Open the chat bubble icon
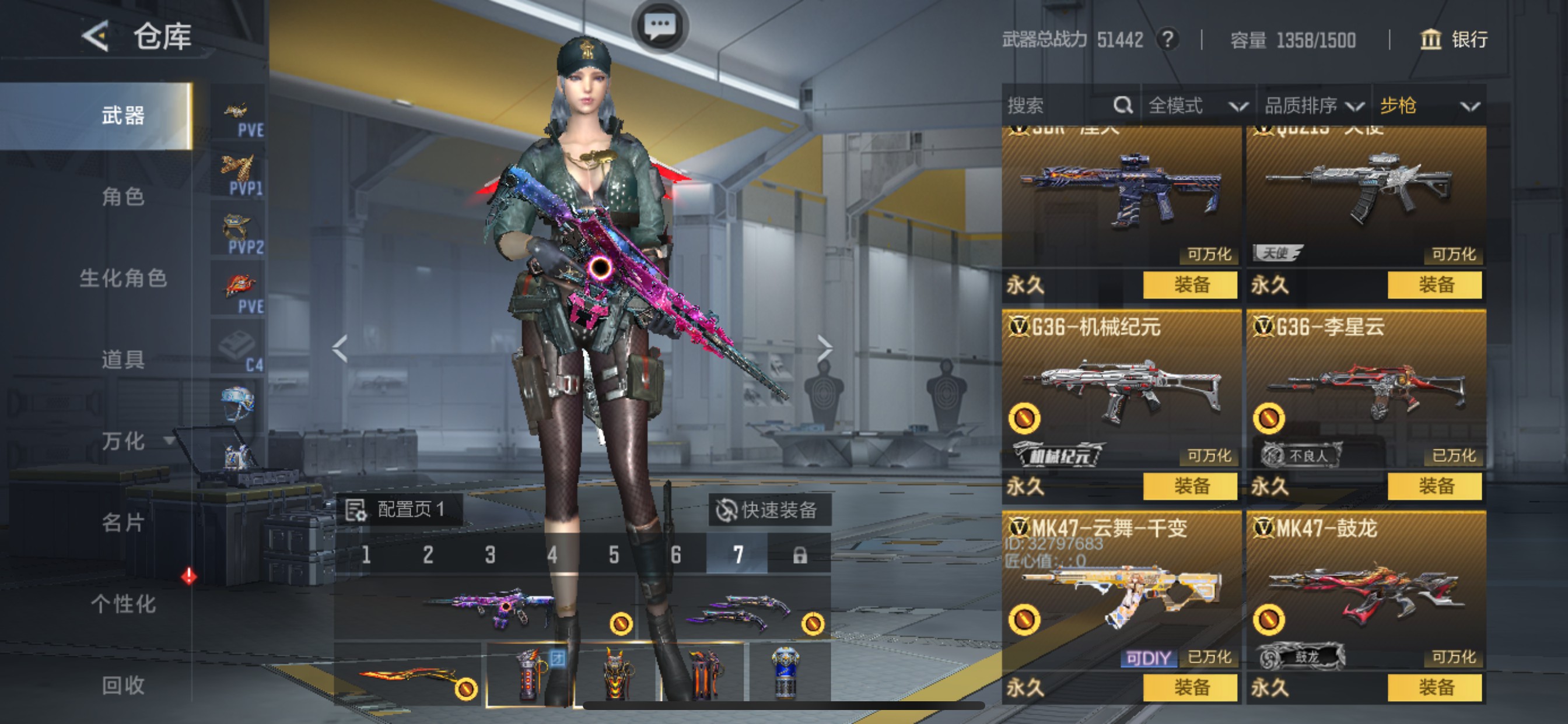Screen dimensions: 1568x724 (x=660, y=26)
